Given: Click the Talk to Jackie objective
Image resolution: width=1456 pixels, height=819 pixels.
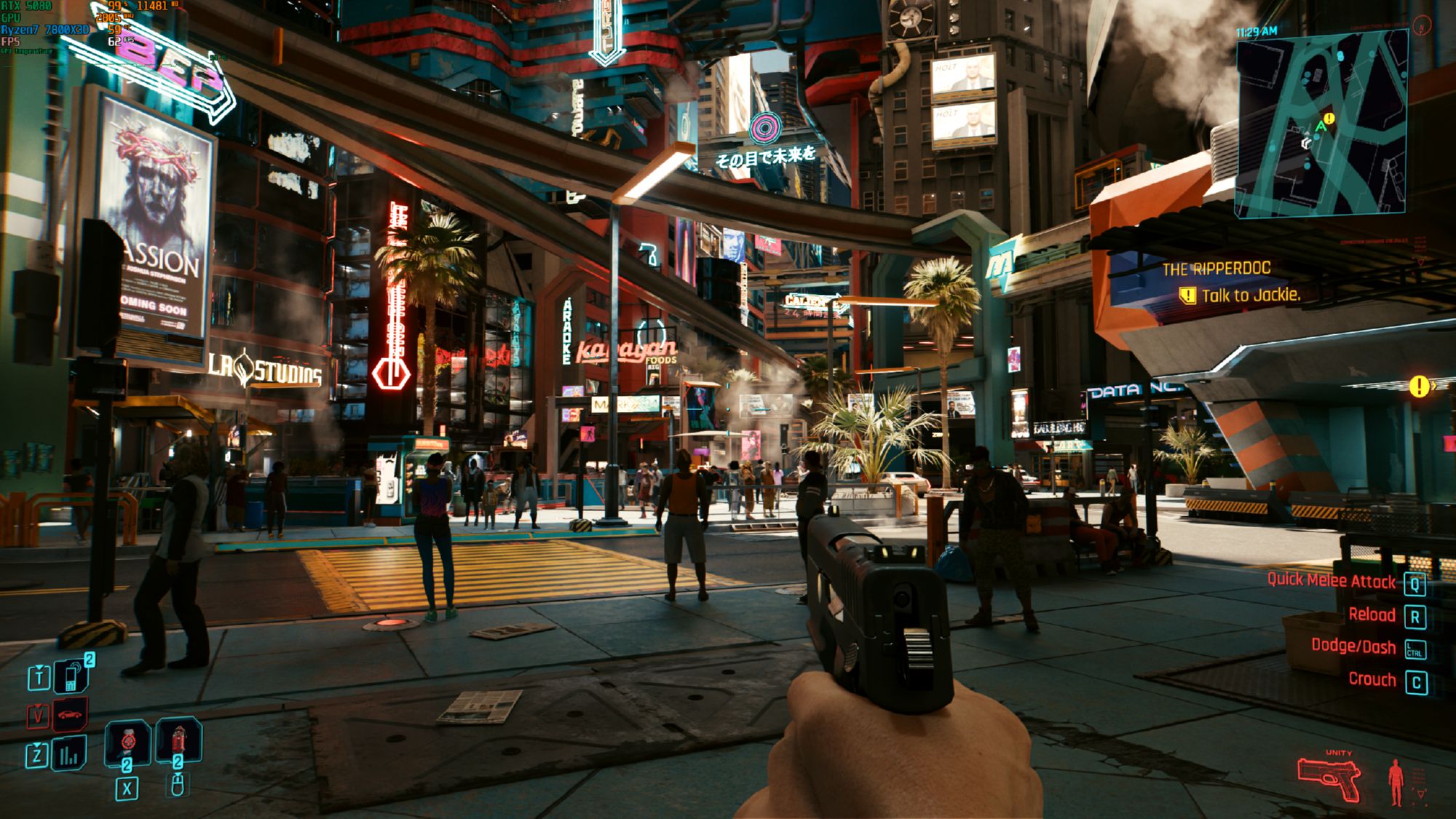Looking at the screenshot, I should [x=1249, y=295].
